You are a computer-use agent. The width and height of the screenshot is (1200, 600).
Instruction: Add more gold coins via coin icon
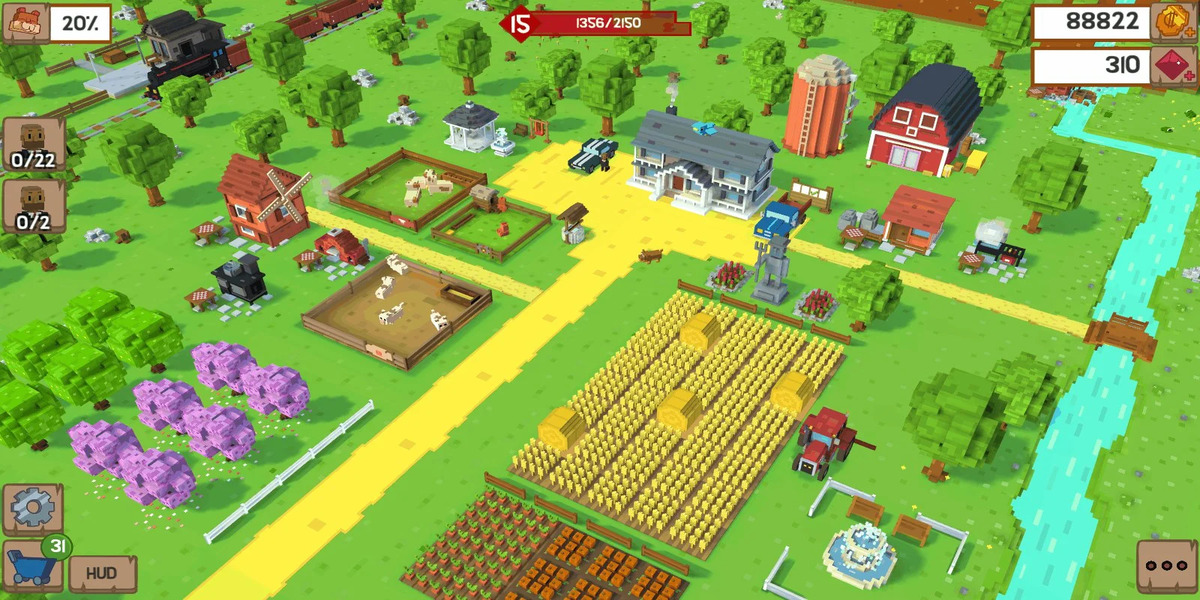(1171, 22)
